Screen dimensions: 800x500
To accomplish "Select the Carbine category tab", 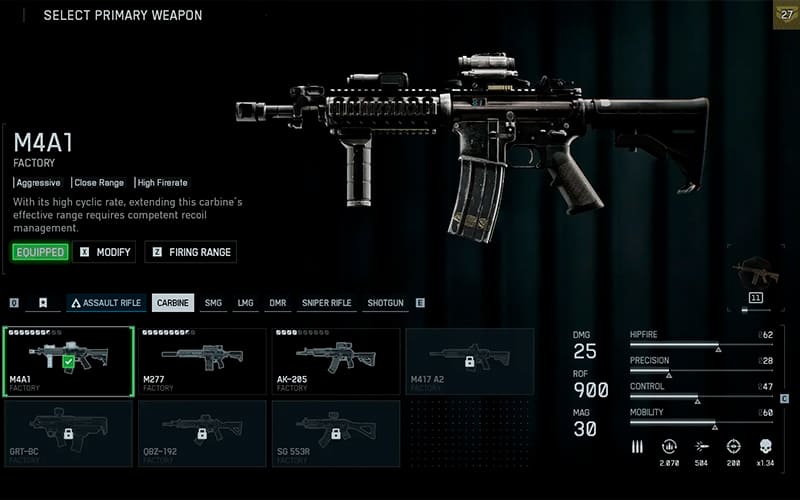I will pyautogui.click(x=172, y=303).
